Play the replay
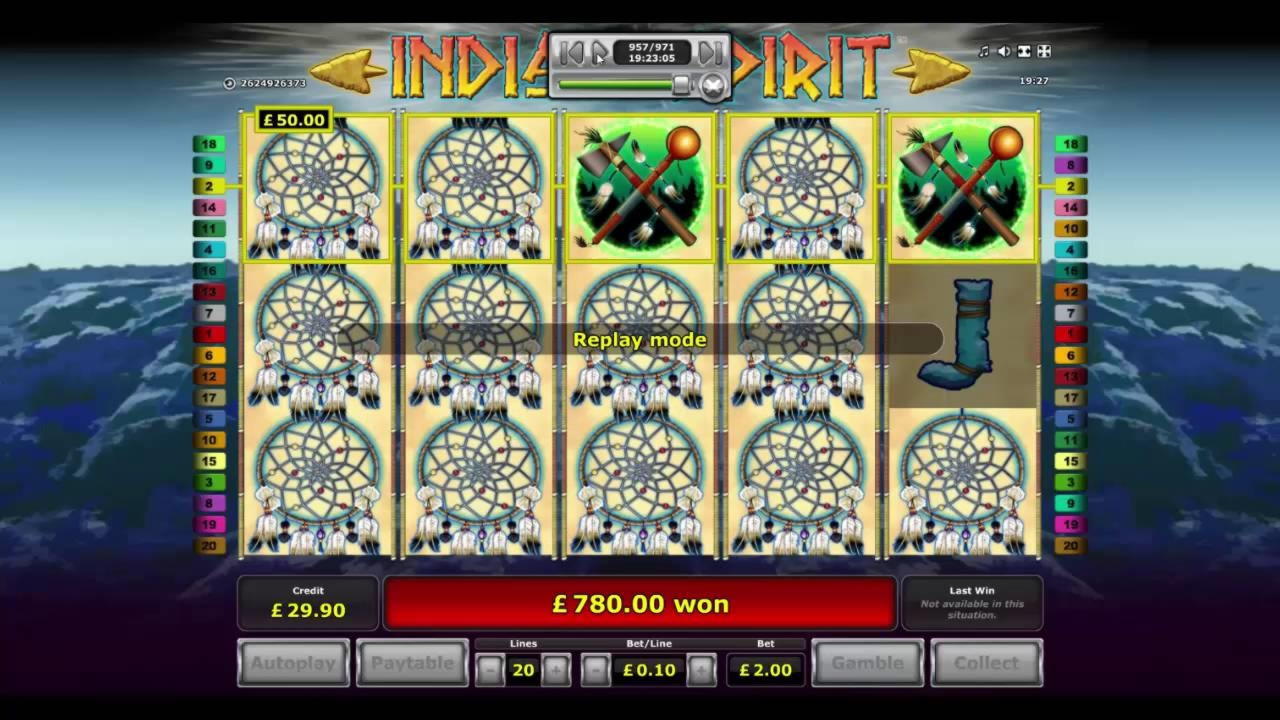 click(599, 52)
